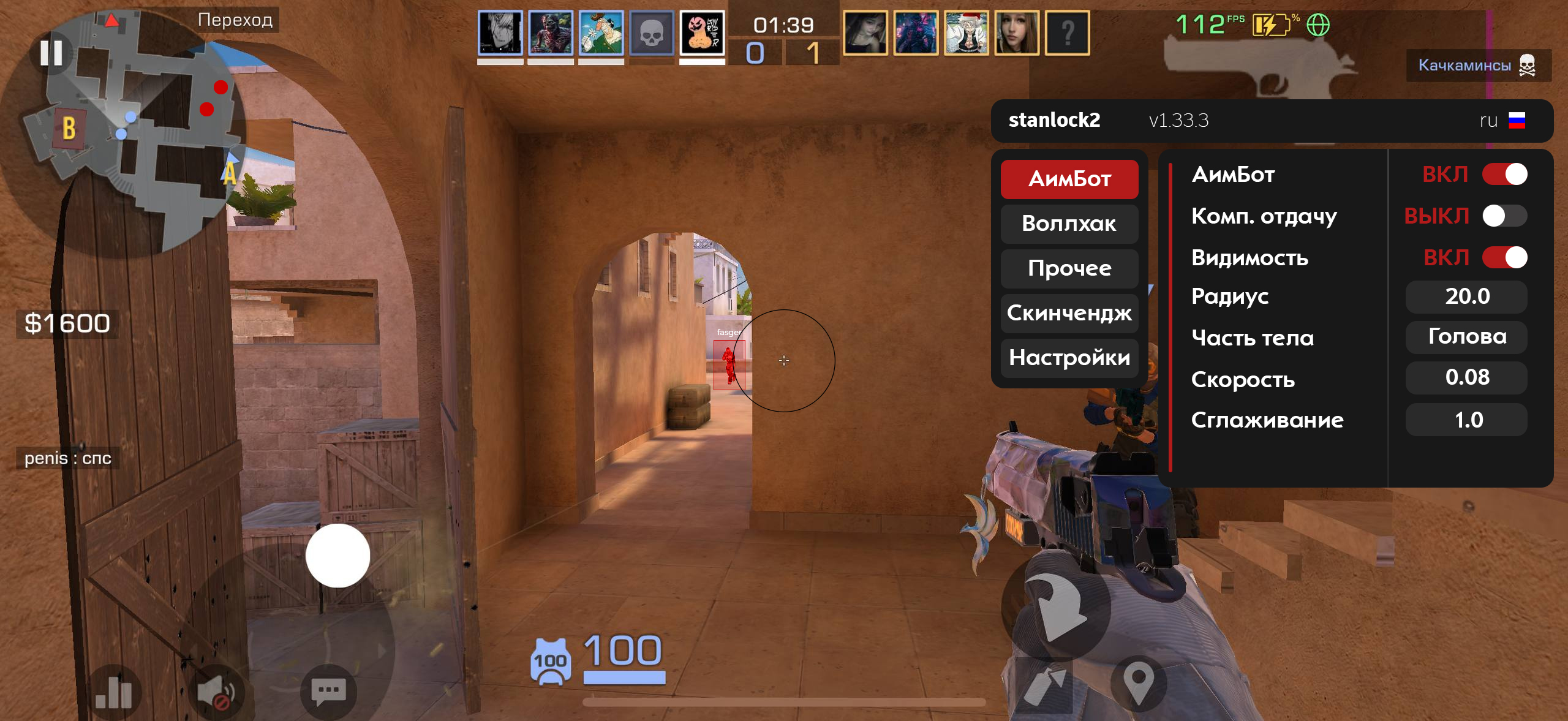Pause the match with the pause button
The width and height of the screenshot is (1568, 721).
[x=51, y=53]
